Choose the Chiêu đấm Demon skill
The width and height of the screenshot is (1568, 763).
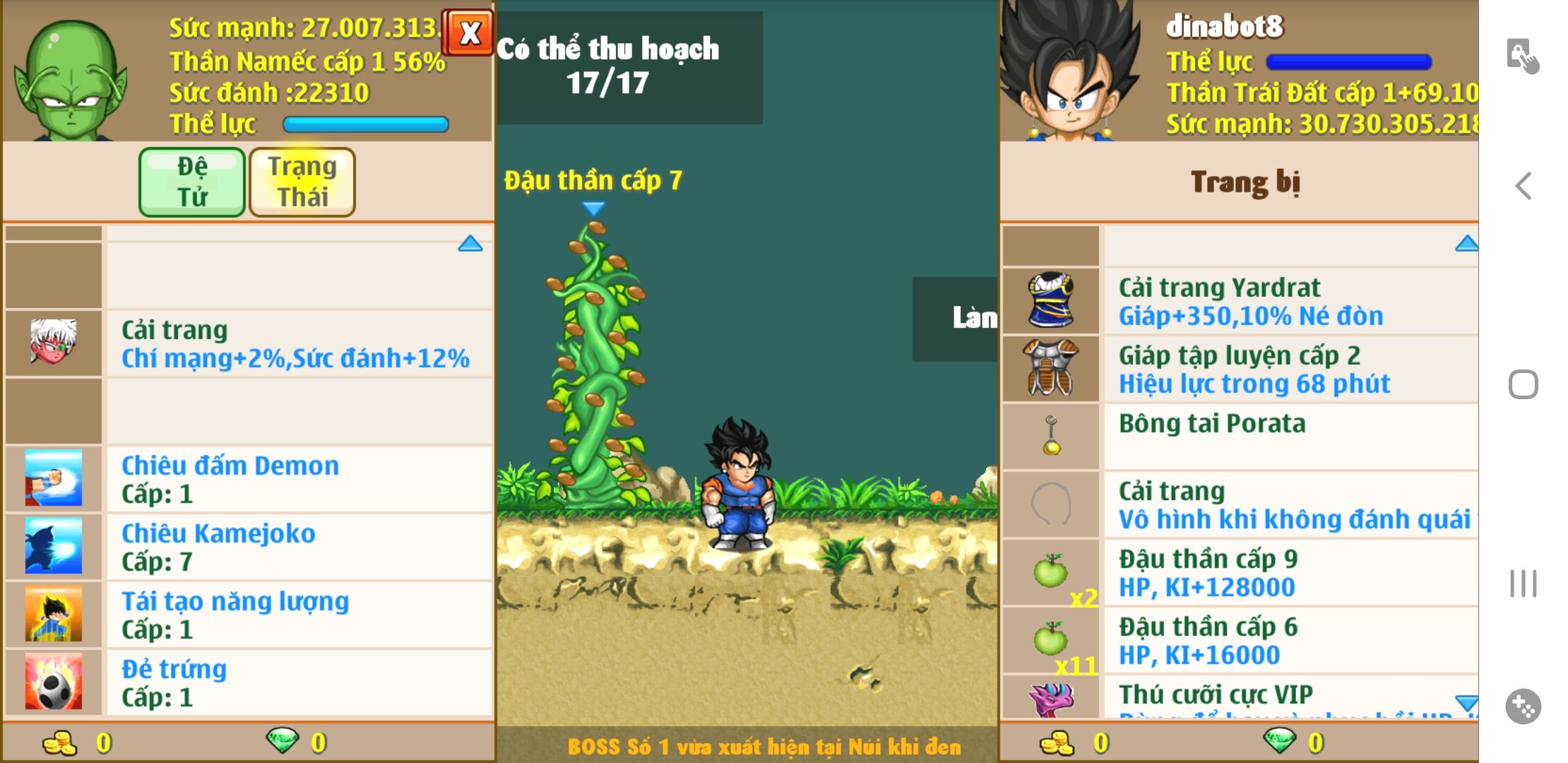pyautogui.click(x=297, y=479)
